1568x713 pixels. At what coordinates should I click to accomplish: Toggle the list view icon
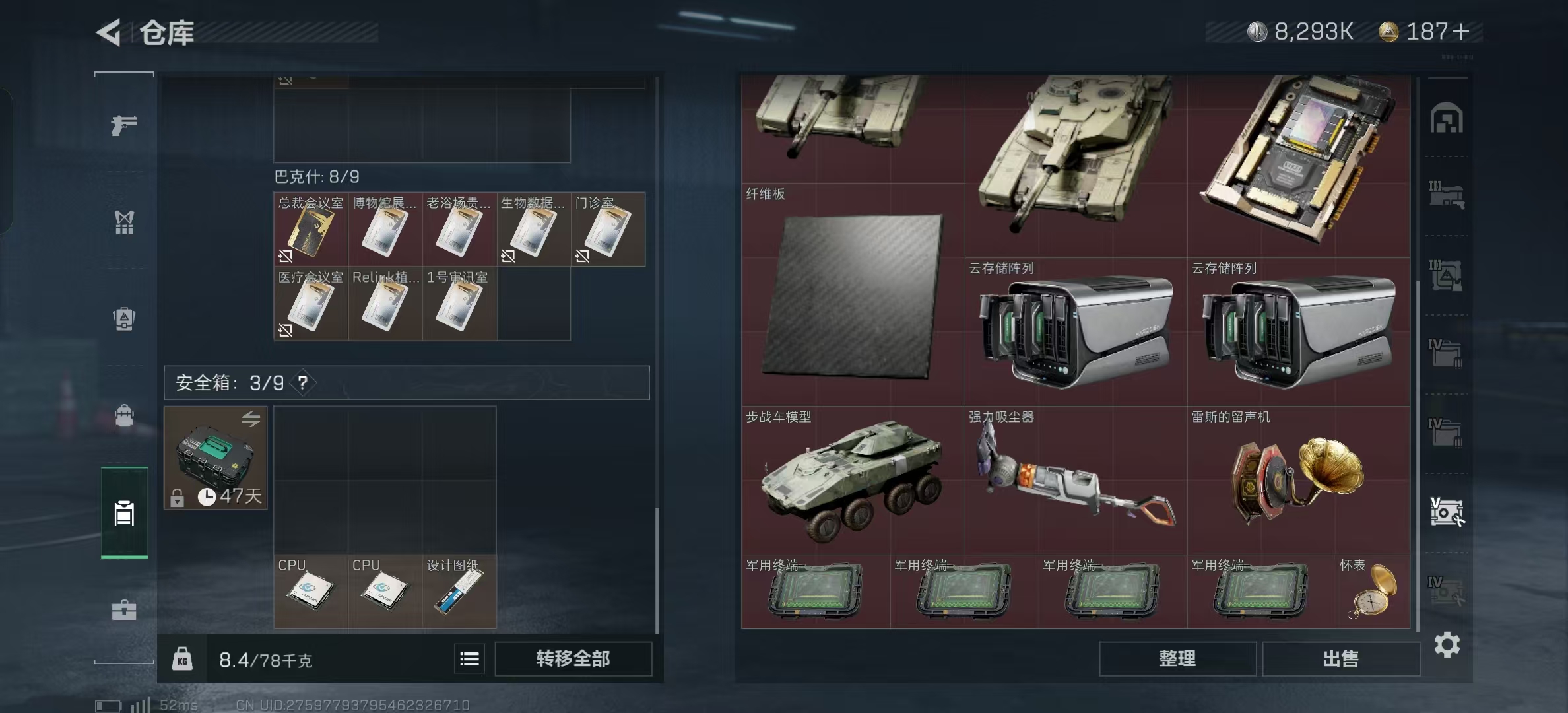click(469, 658)
